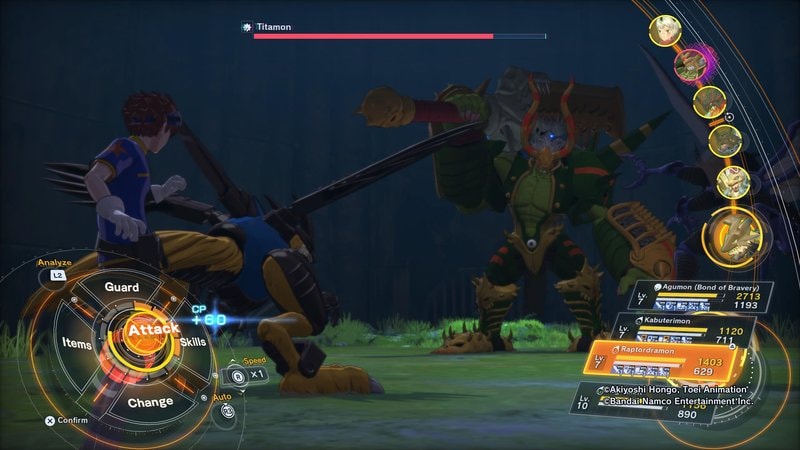Click the purple-glowing portrait in the turn order
Image resolution: width=800 pixels, height=450 pixels.
point(686,65)
